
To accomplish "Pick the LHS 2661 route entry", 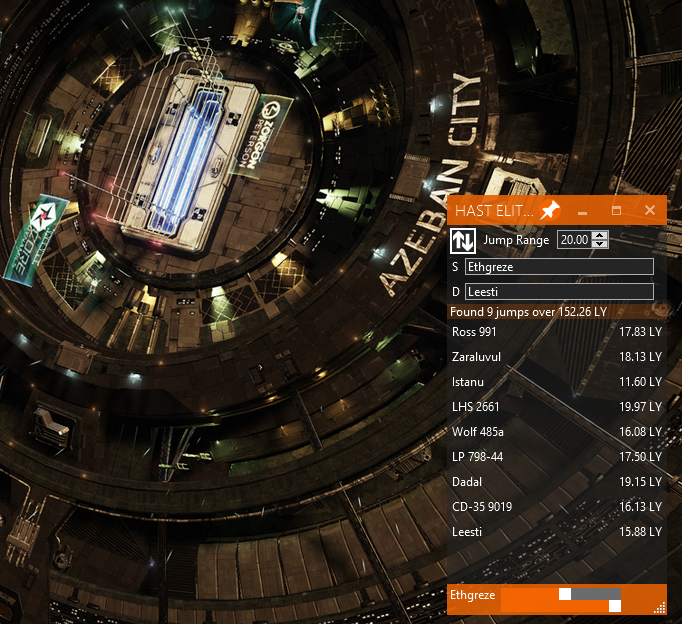I will click(556, 407).
